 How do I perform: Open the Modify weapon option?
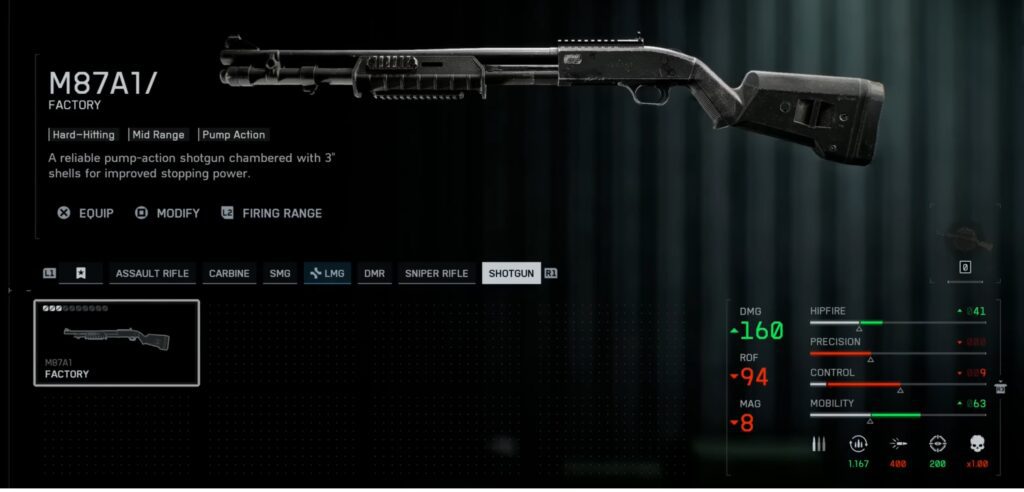(x=168, y=213)
